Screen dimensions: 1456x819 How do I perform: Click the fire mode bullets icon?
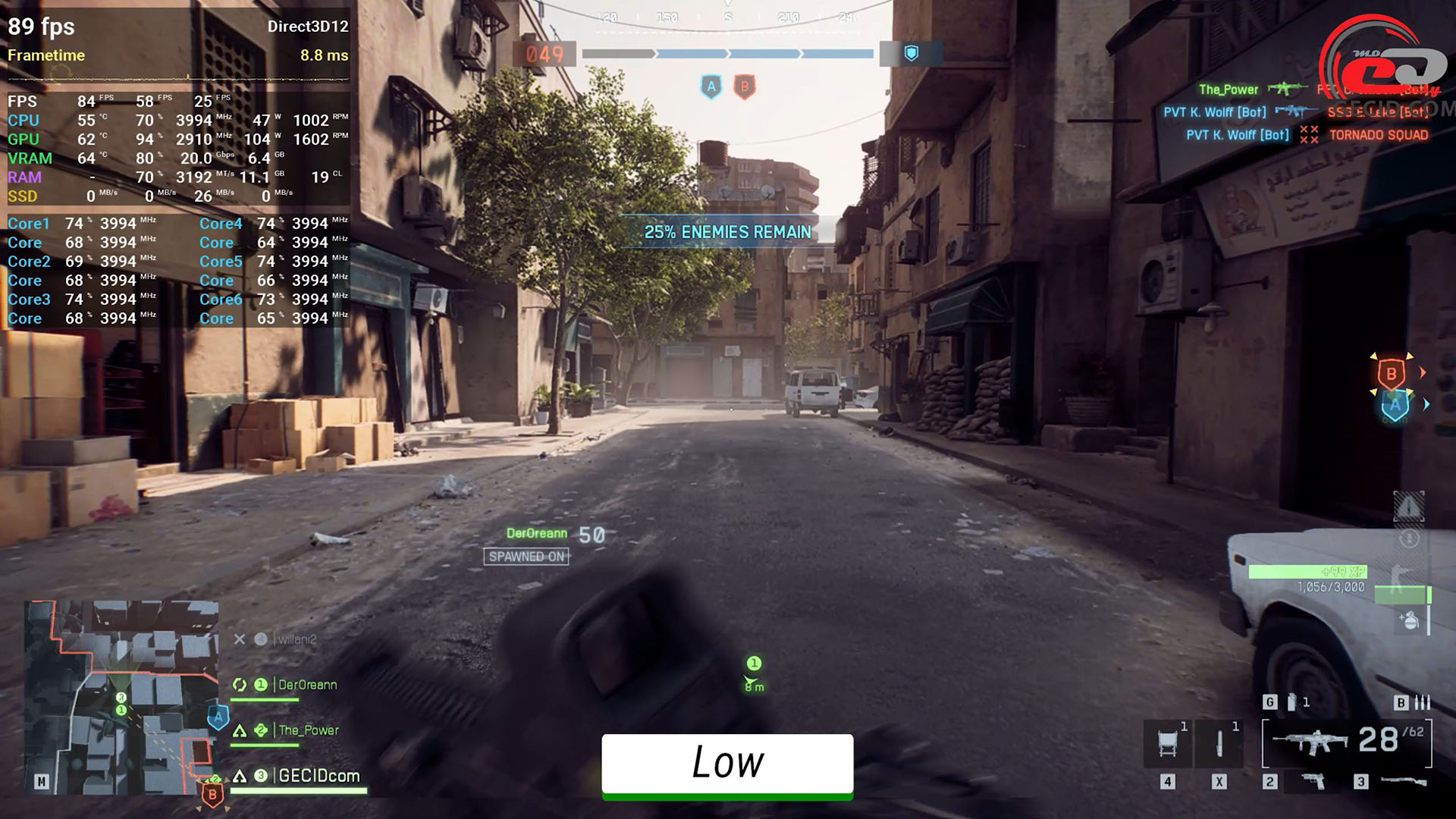pyautogui.click(x=1423, y=702)
